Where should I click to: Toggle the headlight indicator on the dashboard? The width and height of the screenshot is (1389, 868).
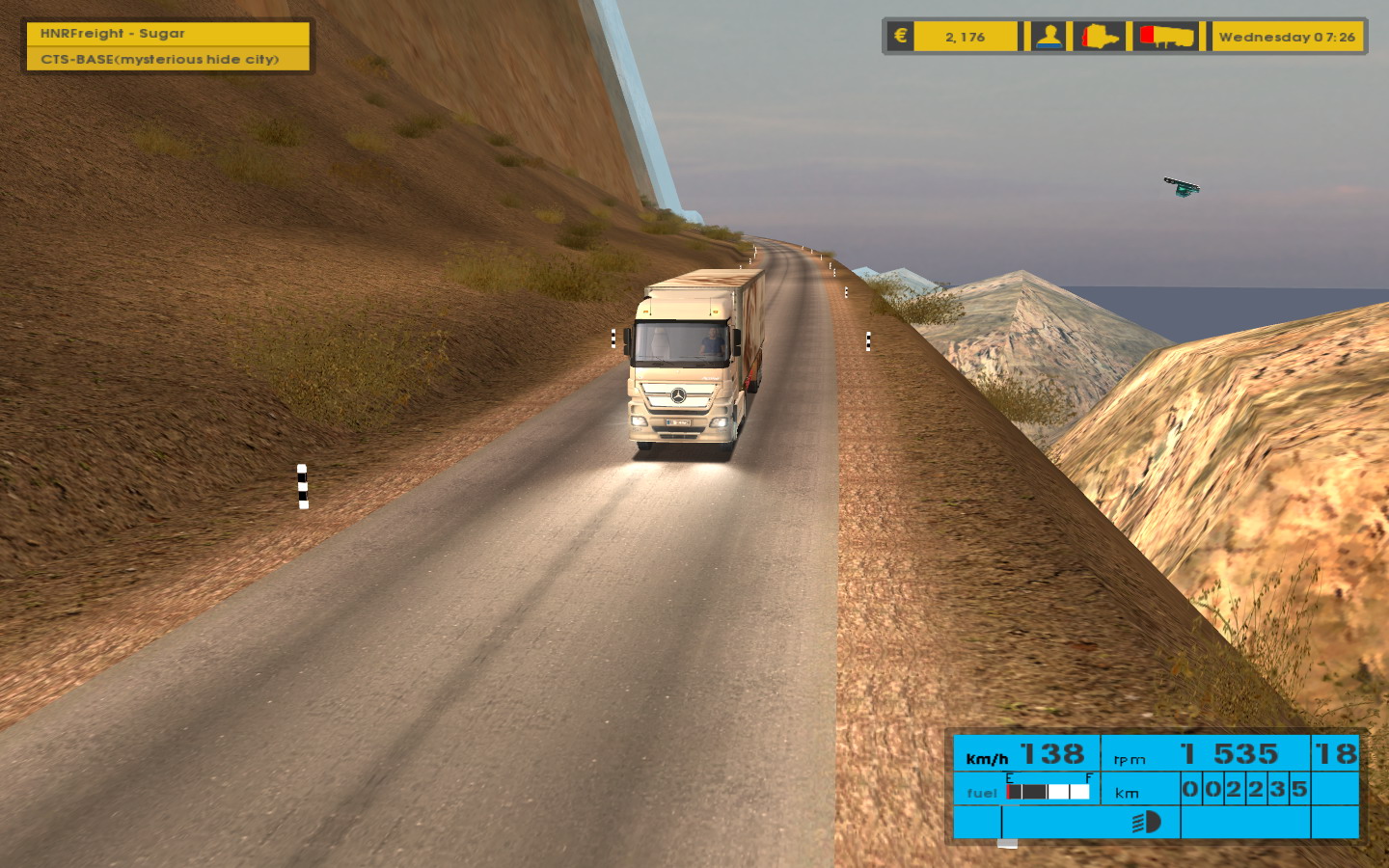pyautogui.click(x=1146, y=822)
